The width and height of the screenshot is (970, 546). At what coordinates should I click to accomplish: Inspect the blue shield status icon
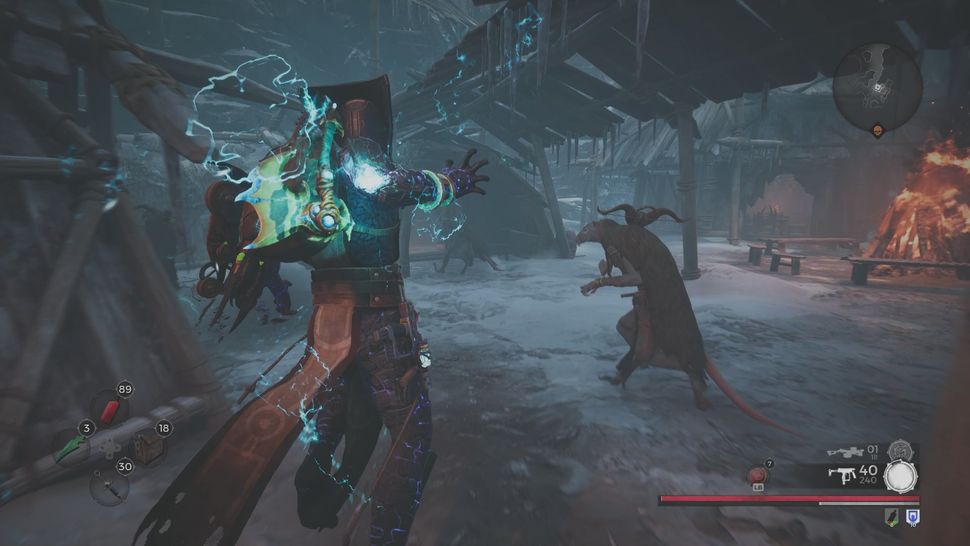point(912,516)
